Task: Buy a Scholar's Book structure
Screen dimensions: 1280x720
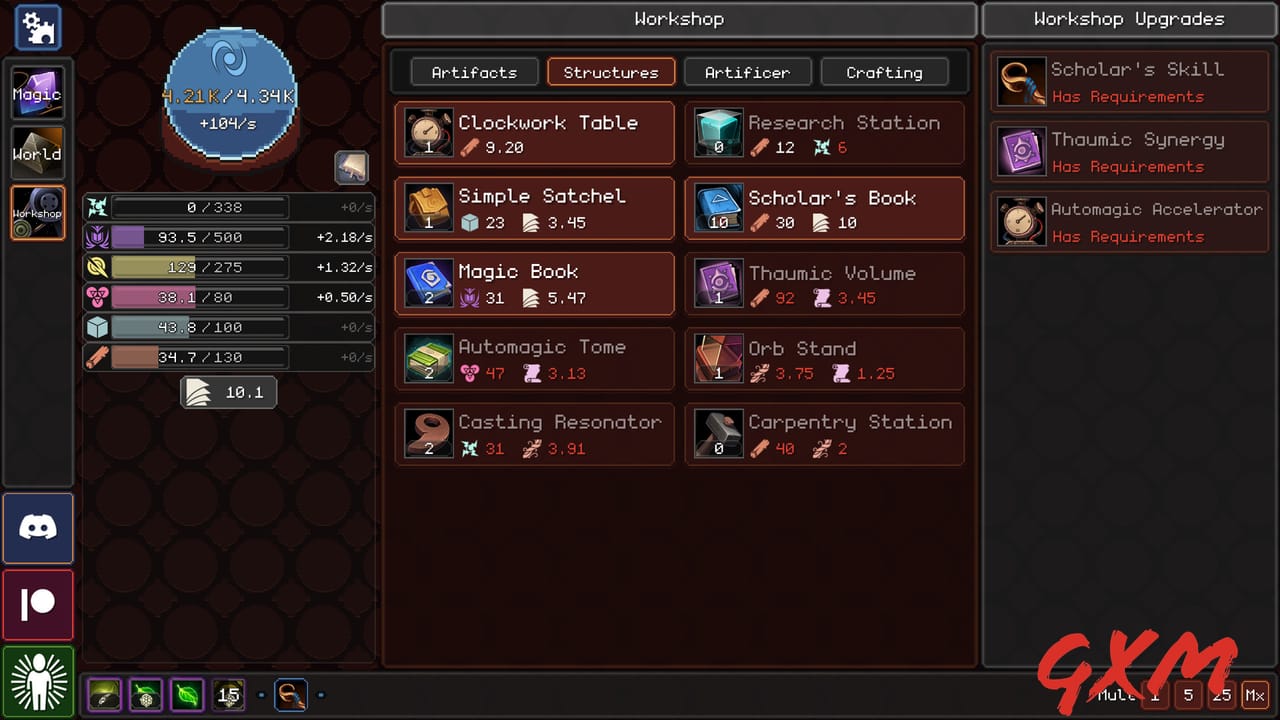Action: point(824,208)
